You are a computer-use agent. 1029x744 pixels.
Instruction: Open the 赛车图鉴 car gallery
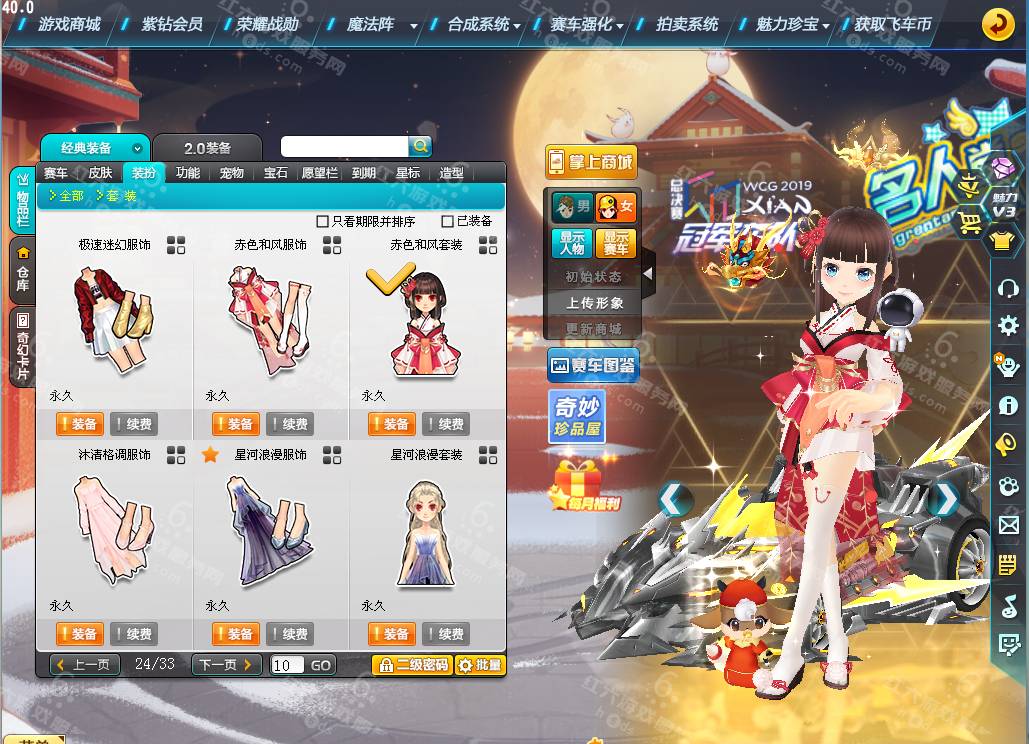pyautogui.click(x=591, y=367)
